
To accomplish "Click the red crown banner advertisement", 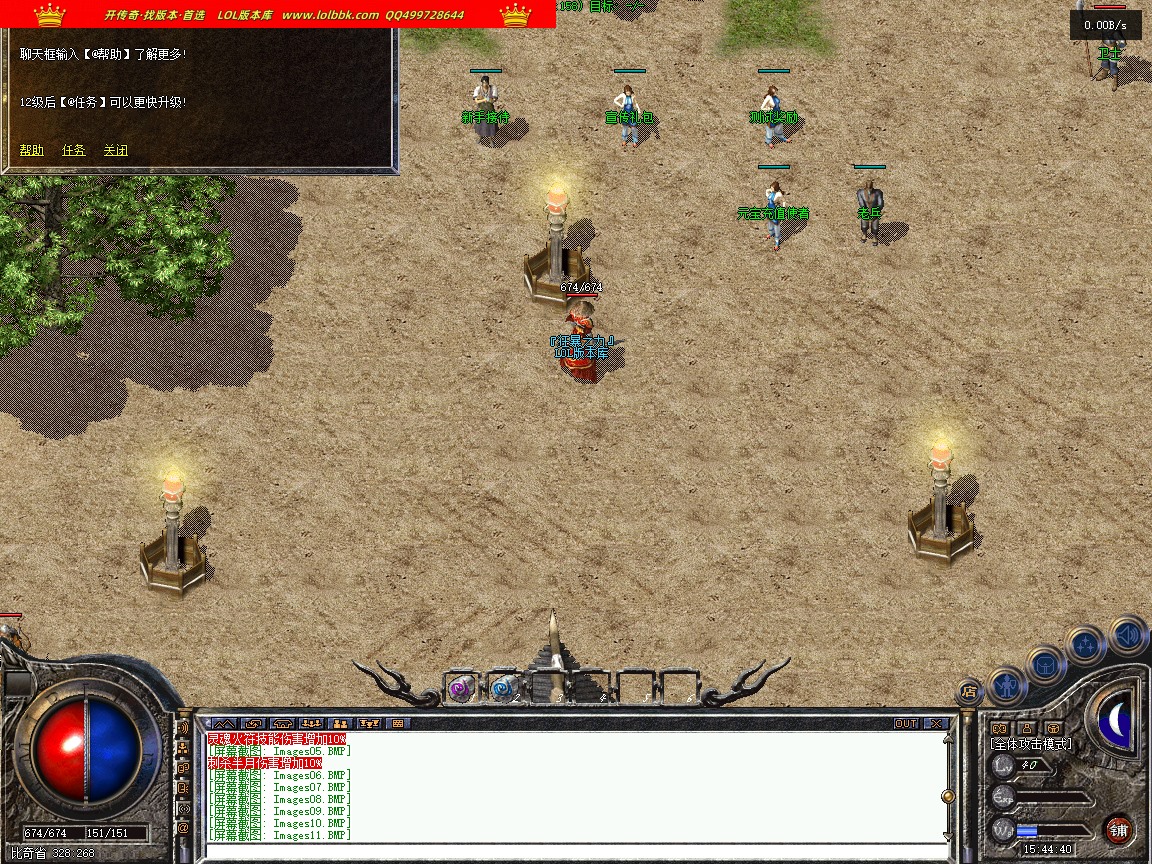I will 278,14.
